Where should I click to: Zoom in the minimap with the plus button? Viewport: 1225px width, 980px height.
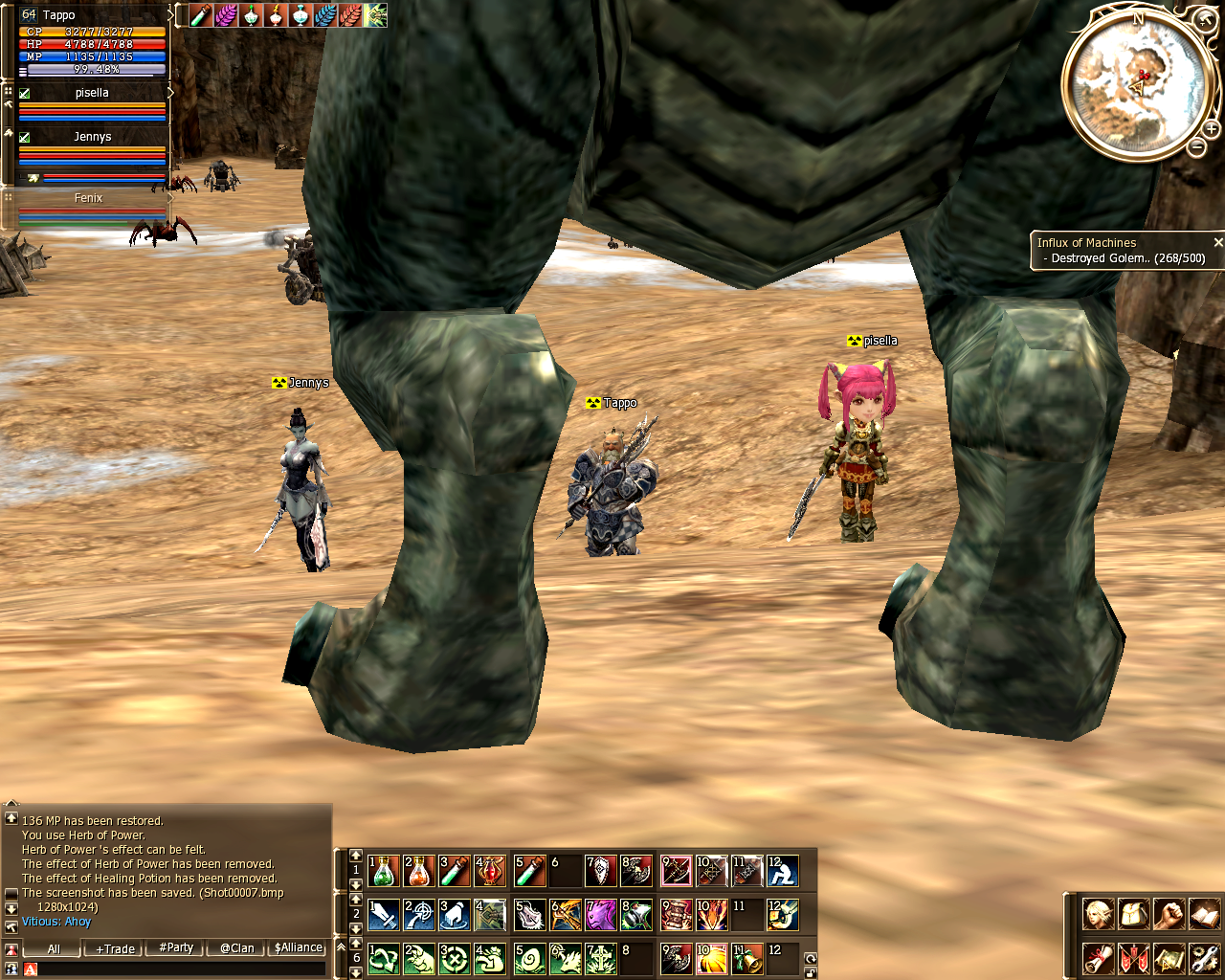point(1211,128)
